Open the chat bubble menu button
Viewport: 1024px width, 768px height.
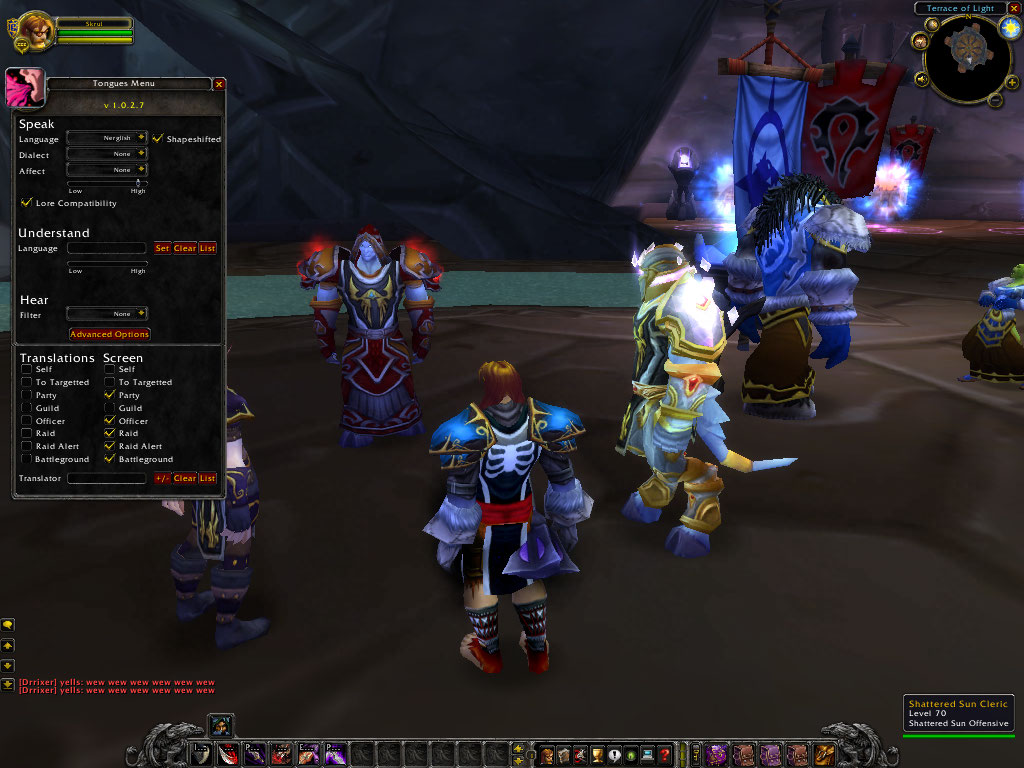point(8,625)
